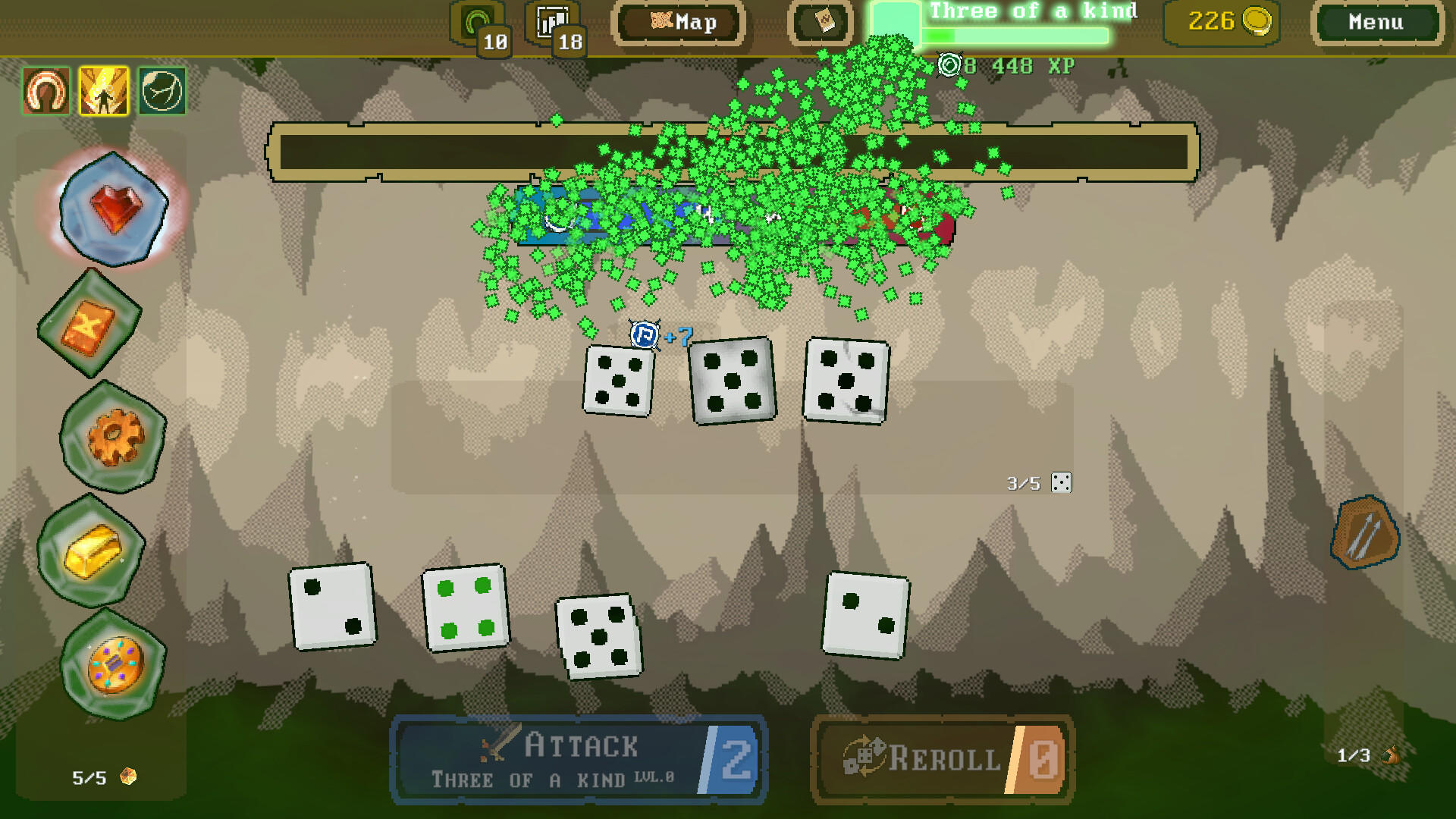1456x819 pixels.
Task: Click the coin total showing 226
Action: [x=1221, y=20]
